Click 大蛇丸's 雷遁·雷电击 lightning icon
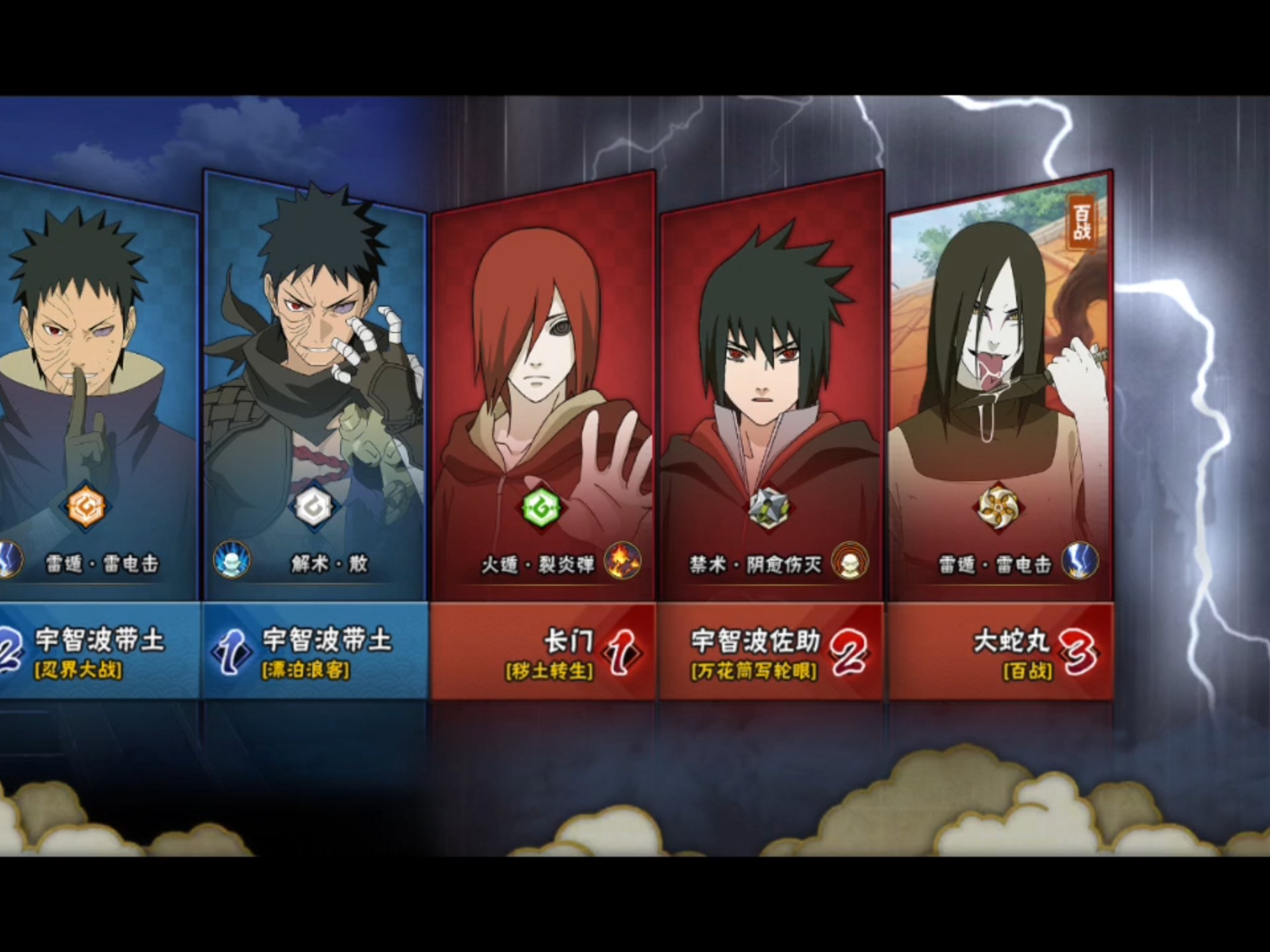The width and height of the screenshot is (1270, 952). [1079, 561]
